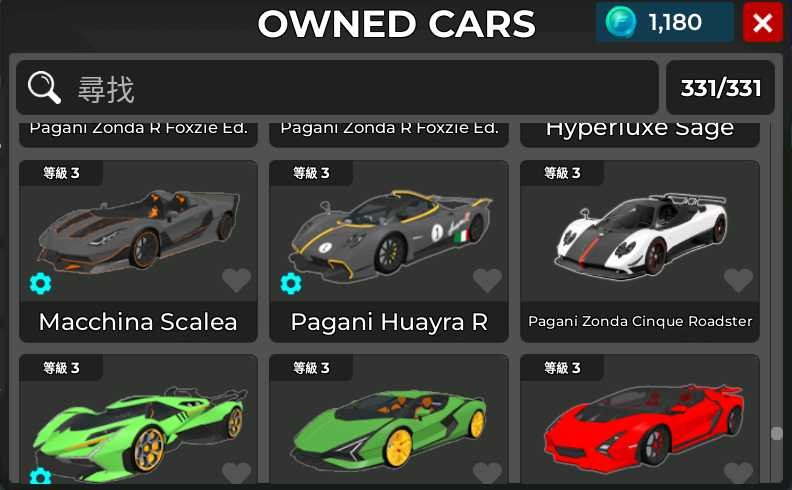Select the Hyperluxe Sage car card
The image size is (792, 490).
pyautogui.click(x=640, y=130)
